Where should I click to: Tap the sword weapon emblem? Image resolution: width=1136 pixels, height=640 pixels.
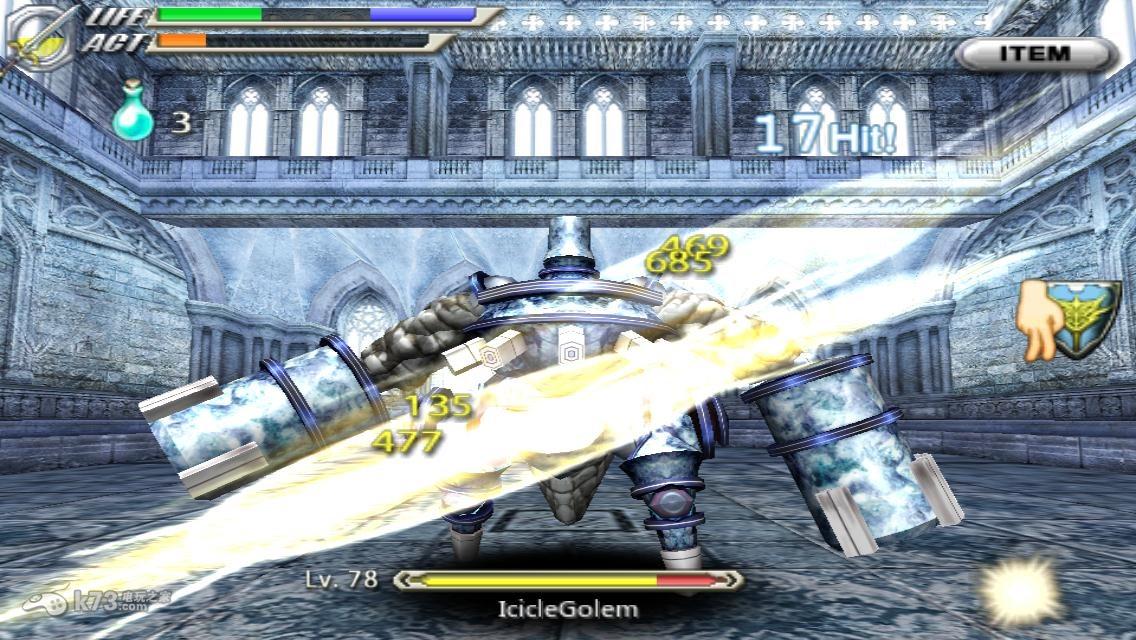coord(40,41)
